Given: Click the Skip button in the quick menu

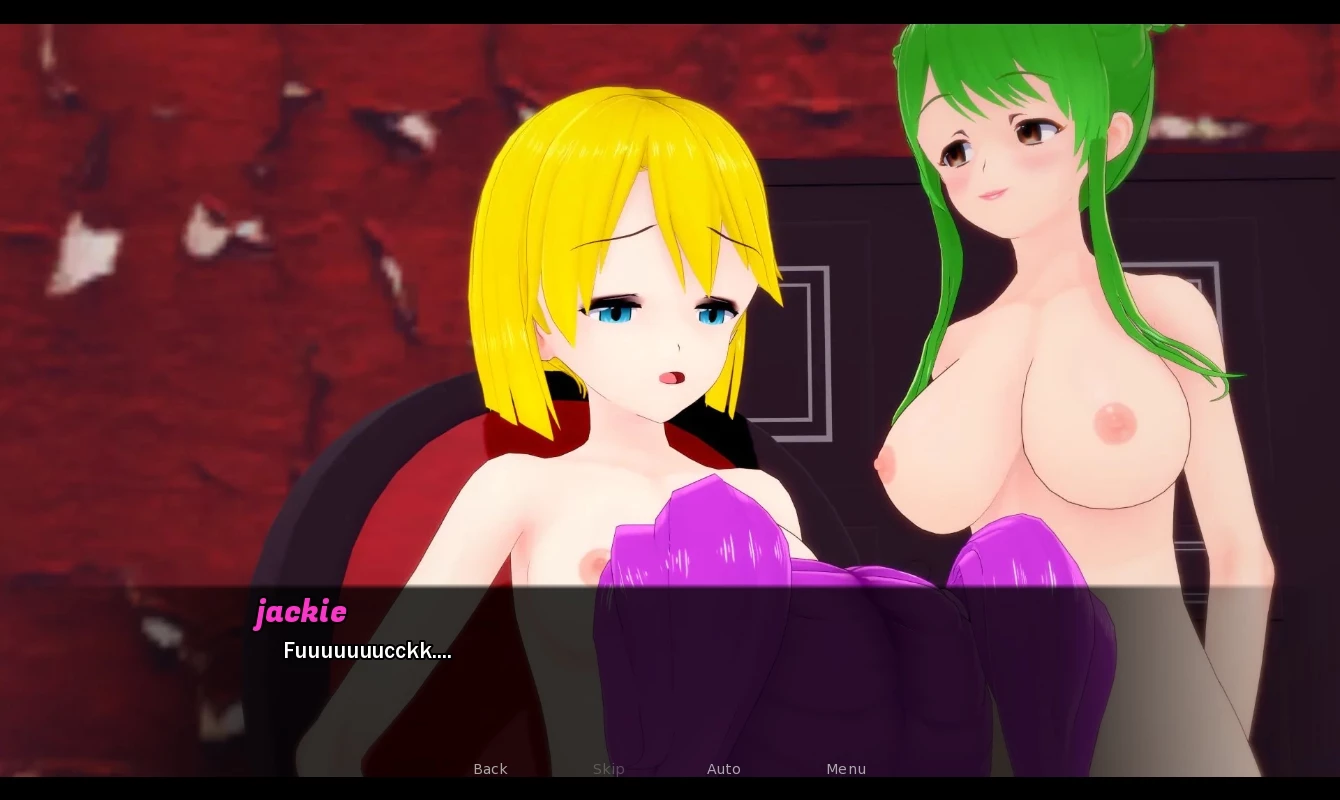Looking at the screenshot, I should click(x=608, y=769).
